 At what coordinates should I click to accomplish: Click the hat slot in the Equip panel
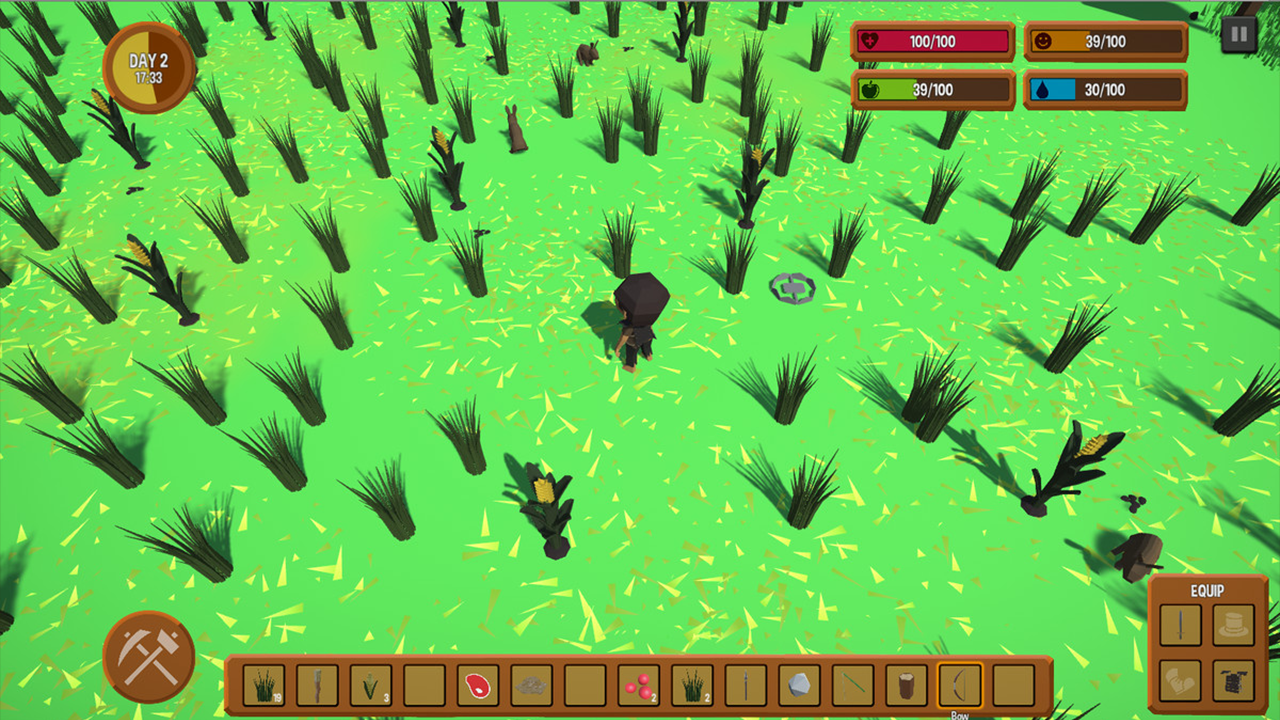[1236, 625]
